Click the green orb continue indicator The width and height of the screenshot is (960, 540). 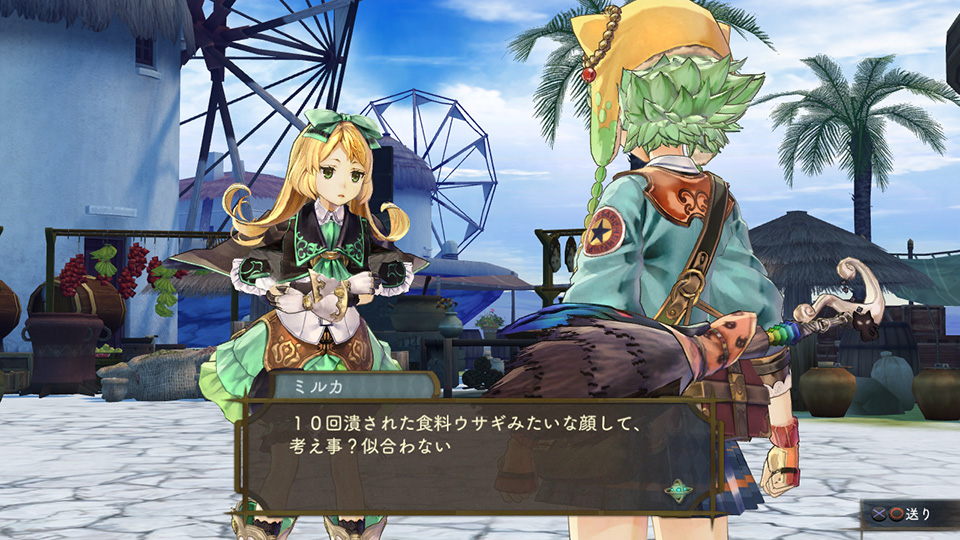681,491
